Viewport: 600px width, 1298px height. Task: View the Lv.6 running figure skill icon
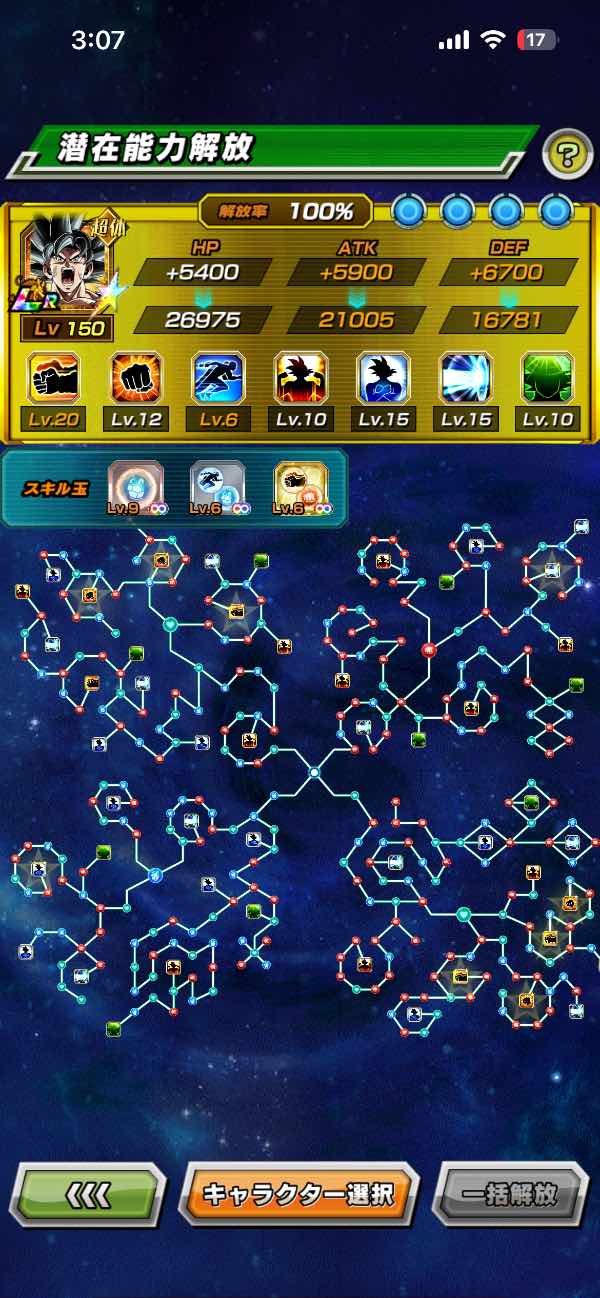[218, 379]
